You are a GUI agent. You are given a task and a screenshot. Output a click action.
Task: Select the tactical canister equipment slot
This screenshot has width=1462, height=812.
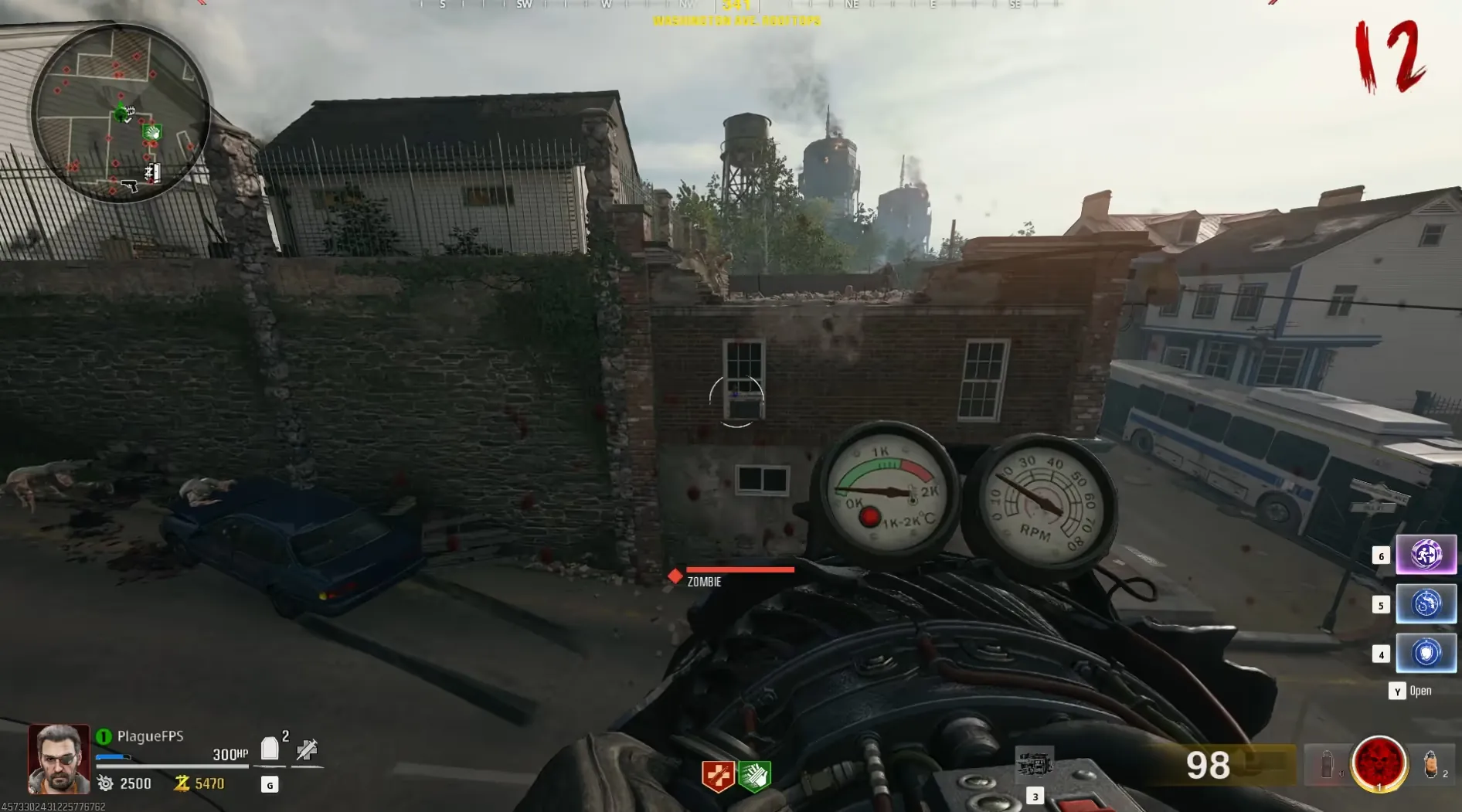pos(1328,765)
